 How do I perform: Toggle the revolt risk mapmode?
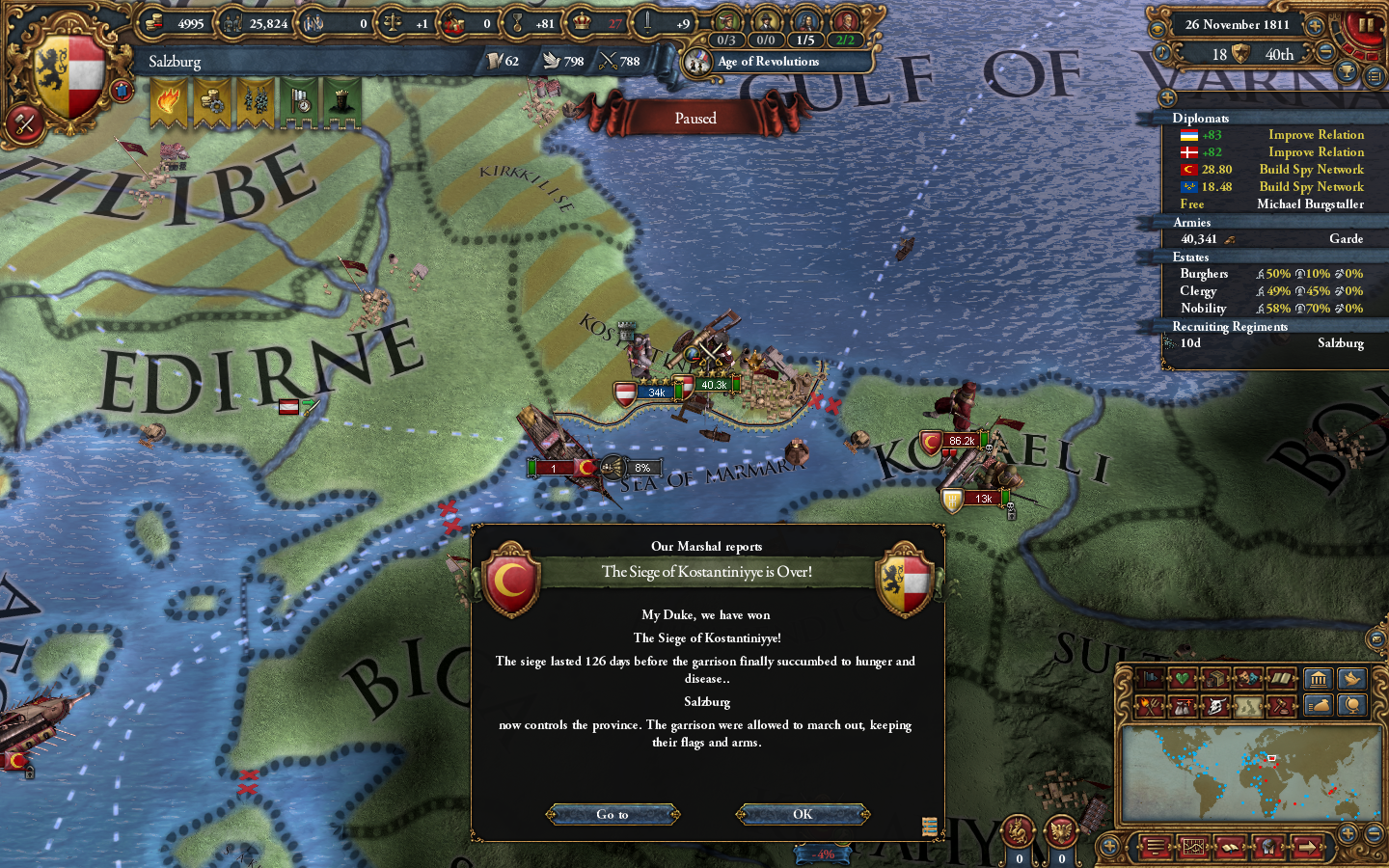[x=1151, y=706]
